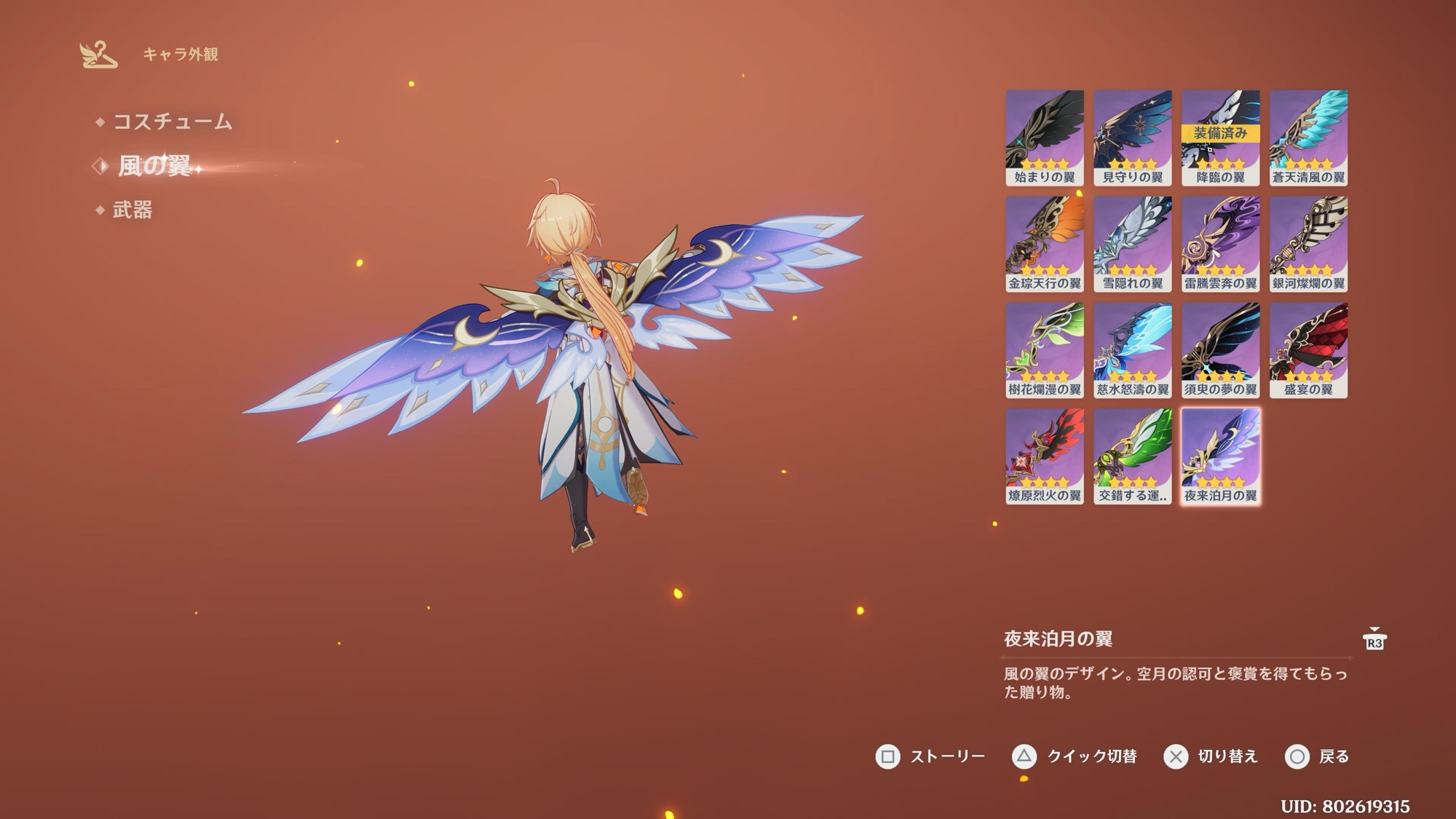Preview the 雷騰雲奔の翼 glider
This screenshot has width=1456, height=819.
click(x=1220, y=244)
